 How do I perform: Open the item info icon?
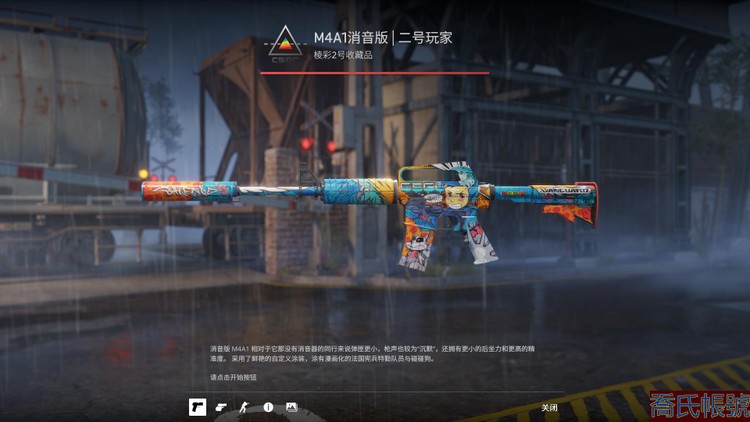[268, 407]
